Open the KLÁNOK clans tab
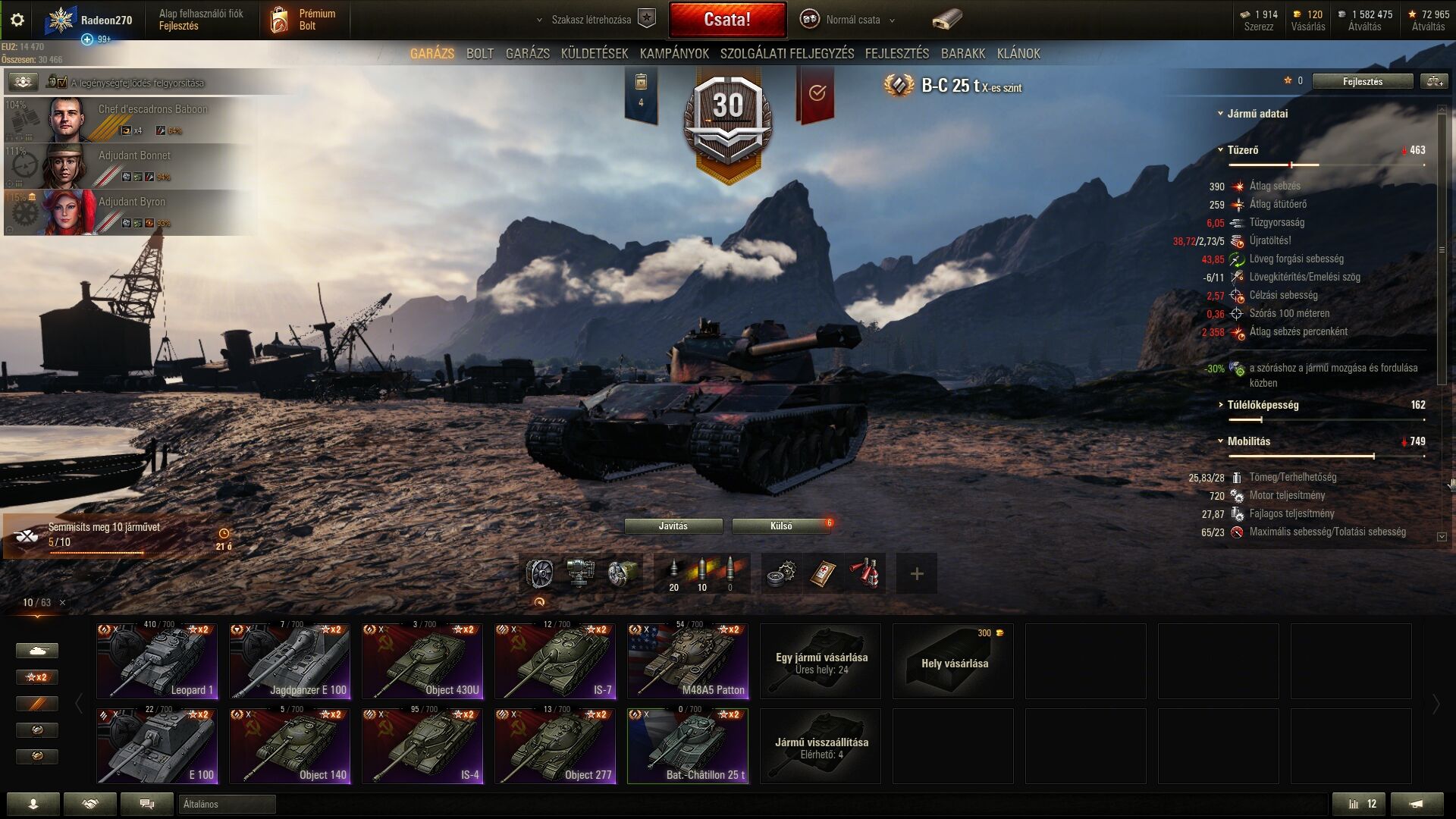The height and width of the screenshot is (819, 1456). pos(1018,54)
